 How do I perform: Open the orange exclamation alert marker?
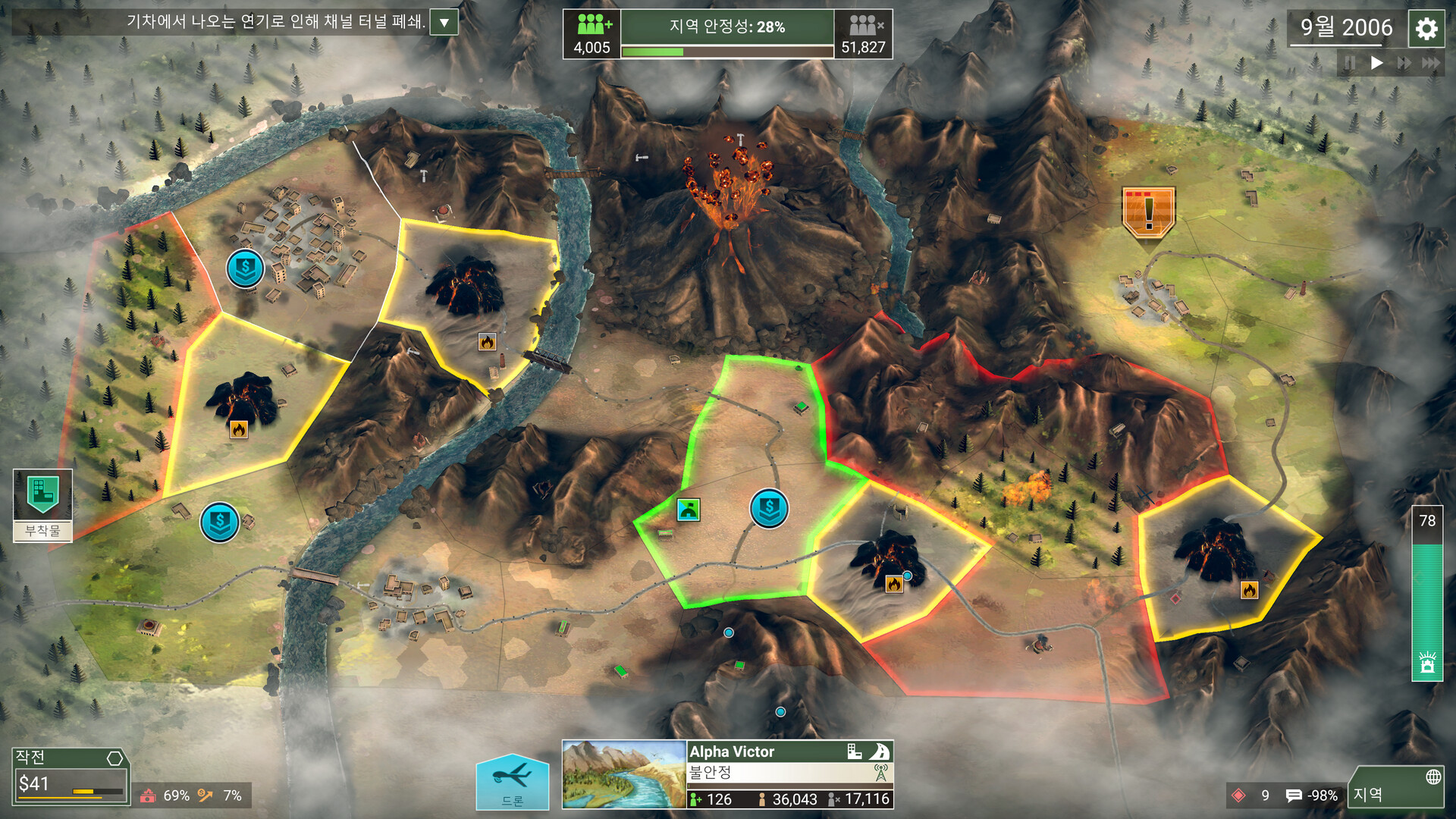(x=1148, y=212)
